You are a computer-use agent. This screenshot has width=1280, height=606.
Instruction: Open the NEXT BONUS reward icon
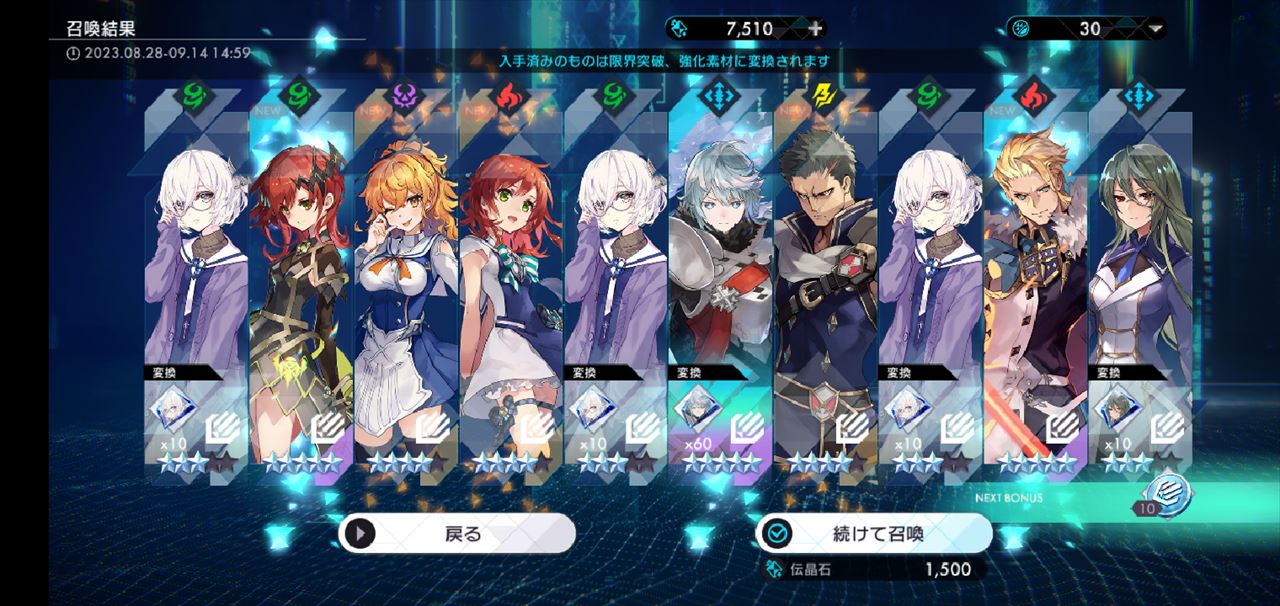(1166, 493)
